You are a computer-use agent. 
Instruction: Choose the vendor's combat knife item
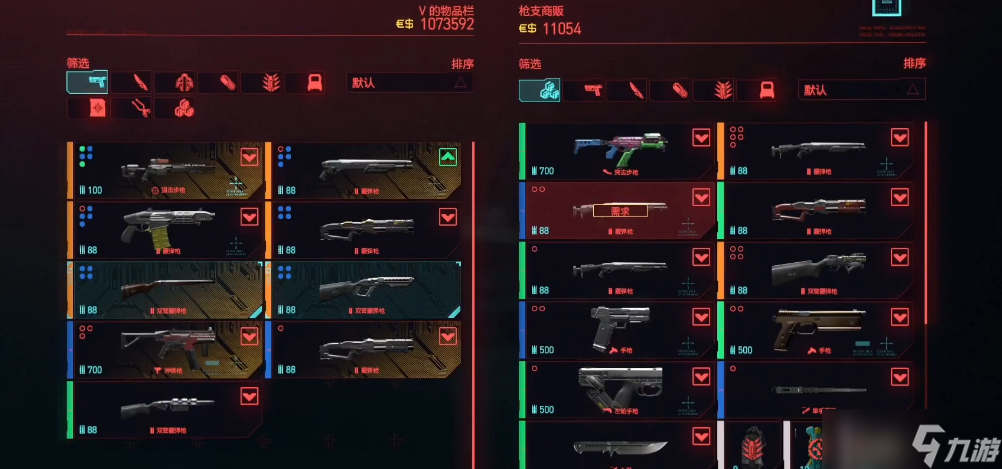pos(620,446)
